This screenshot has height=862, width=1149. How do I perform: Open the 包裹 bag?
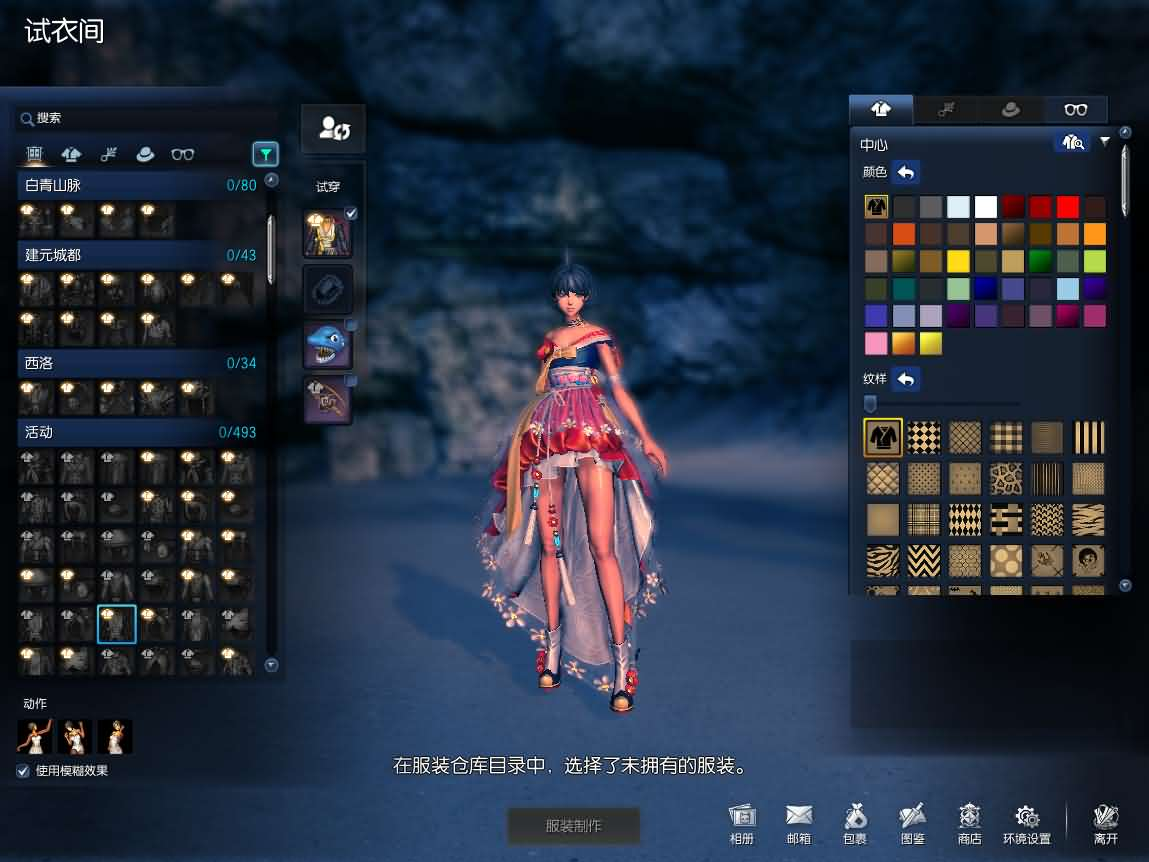click(855, 824)
